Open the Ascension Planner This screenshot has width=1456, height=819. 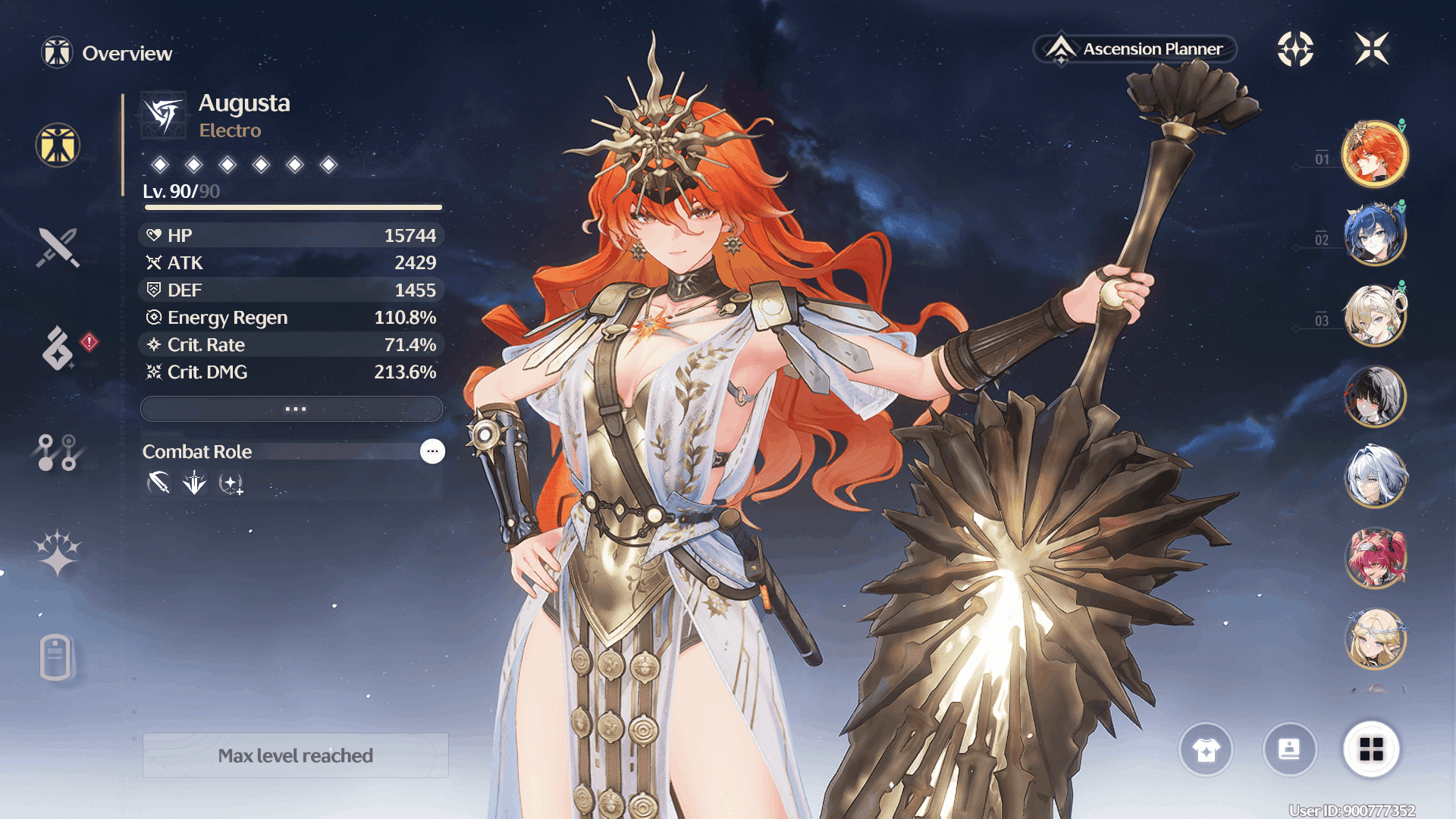pos(1135,49)
